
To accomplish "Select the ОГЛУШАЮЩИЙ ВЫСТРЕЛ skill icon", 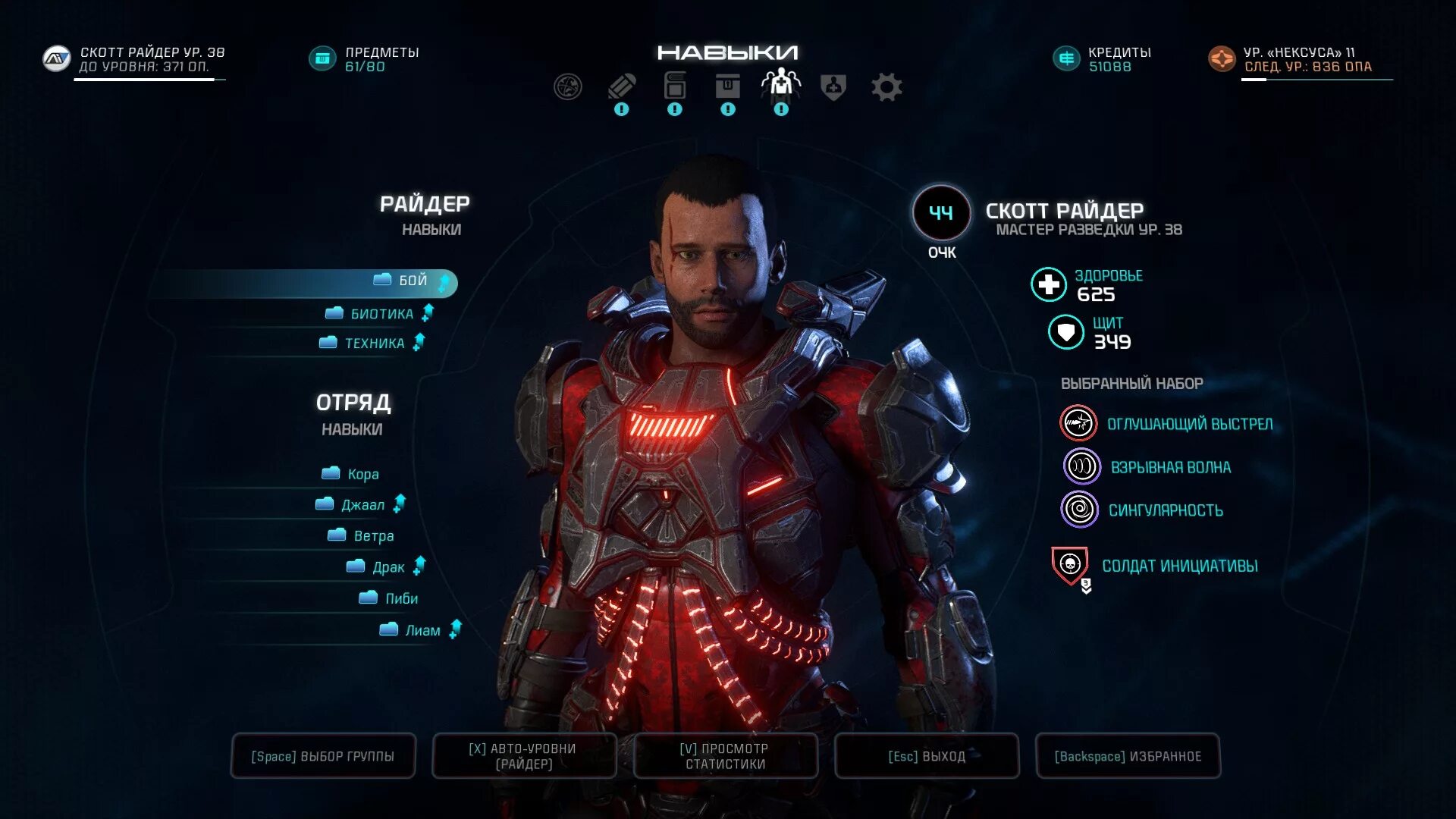I will tap(1078, 424).
